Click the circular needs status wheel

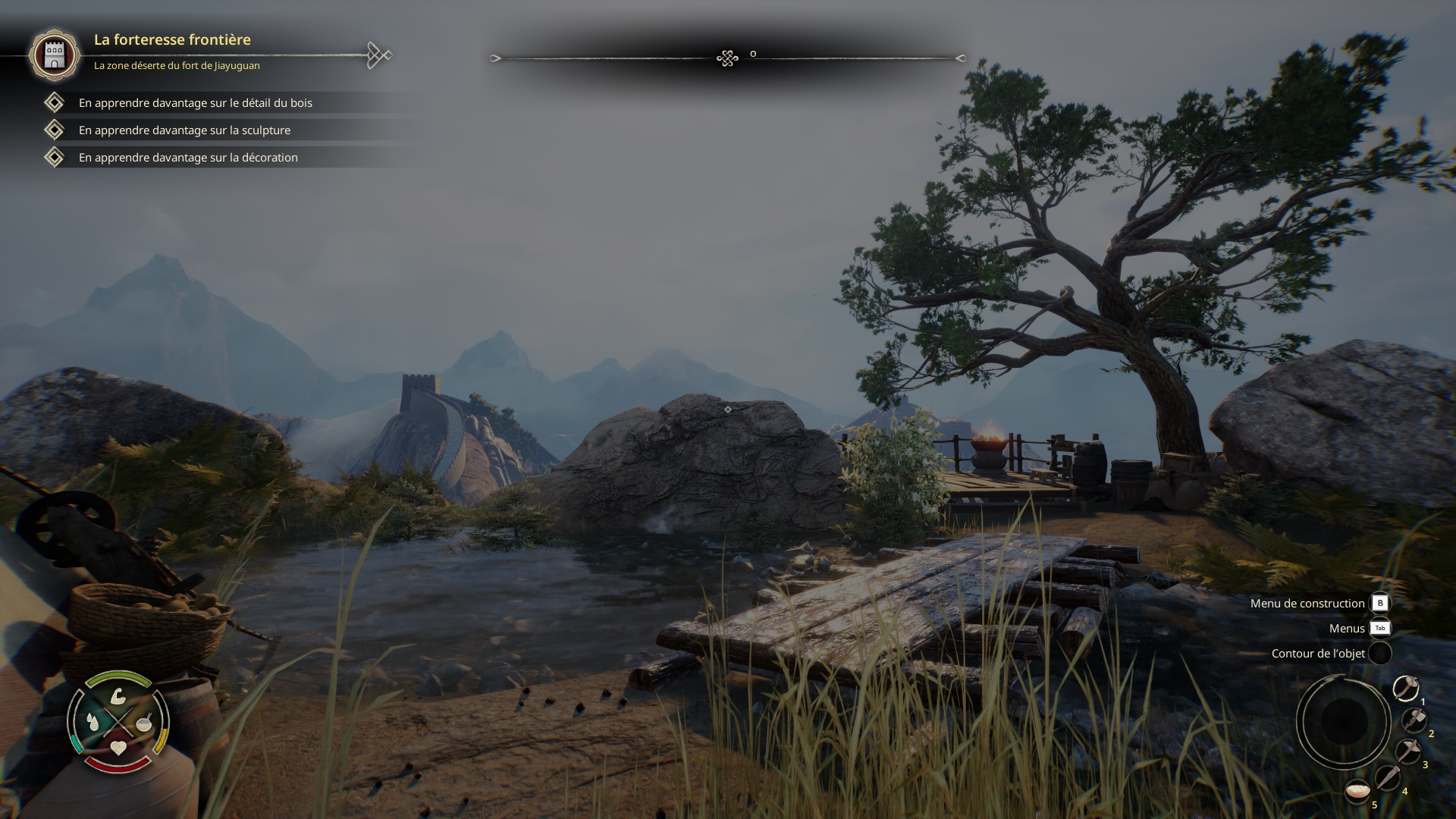(x=118, y=722)
